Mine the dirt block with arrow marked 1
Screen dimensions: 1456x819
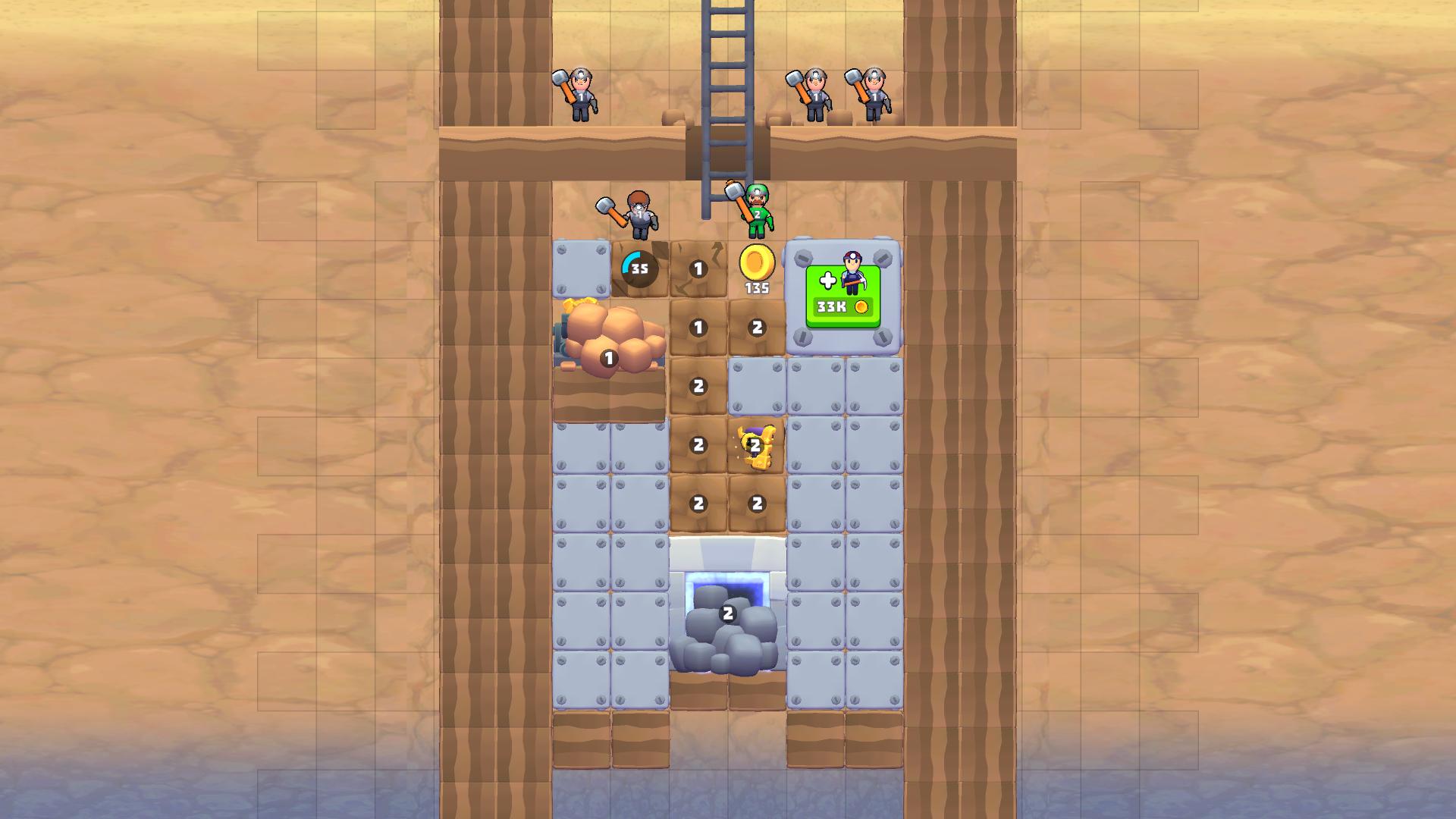click(x=698, y=267)
